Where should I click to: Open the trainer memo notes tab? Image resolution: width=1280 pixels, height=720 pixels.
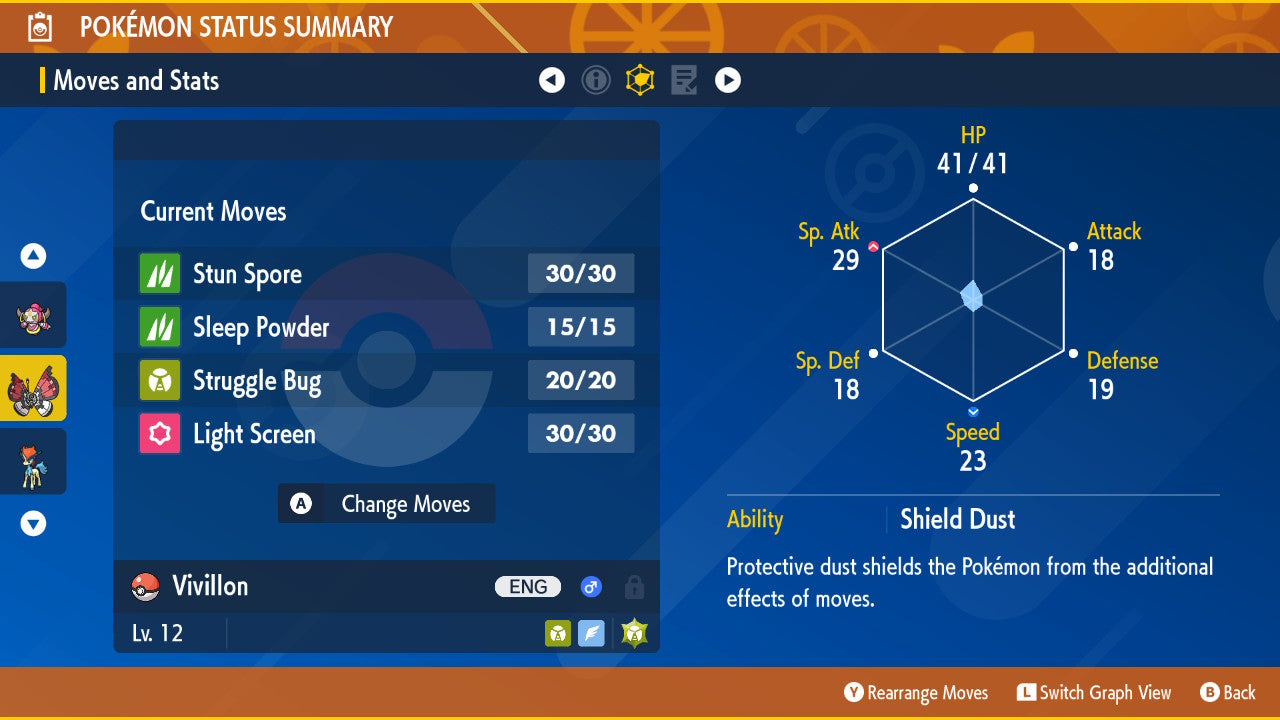point(684,80)
